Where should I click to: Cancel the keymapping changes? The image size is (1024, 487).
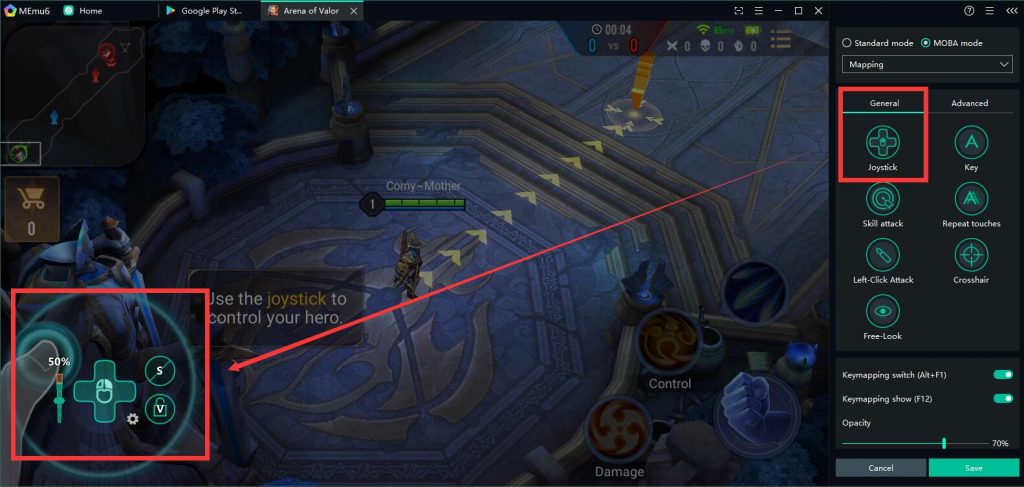[881, 467]
